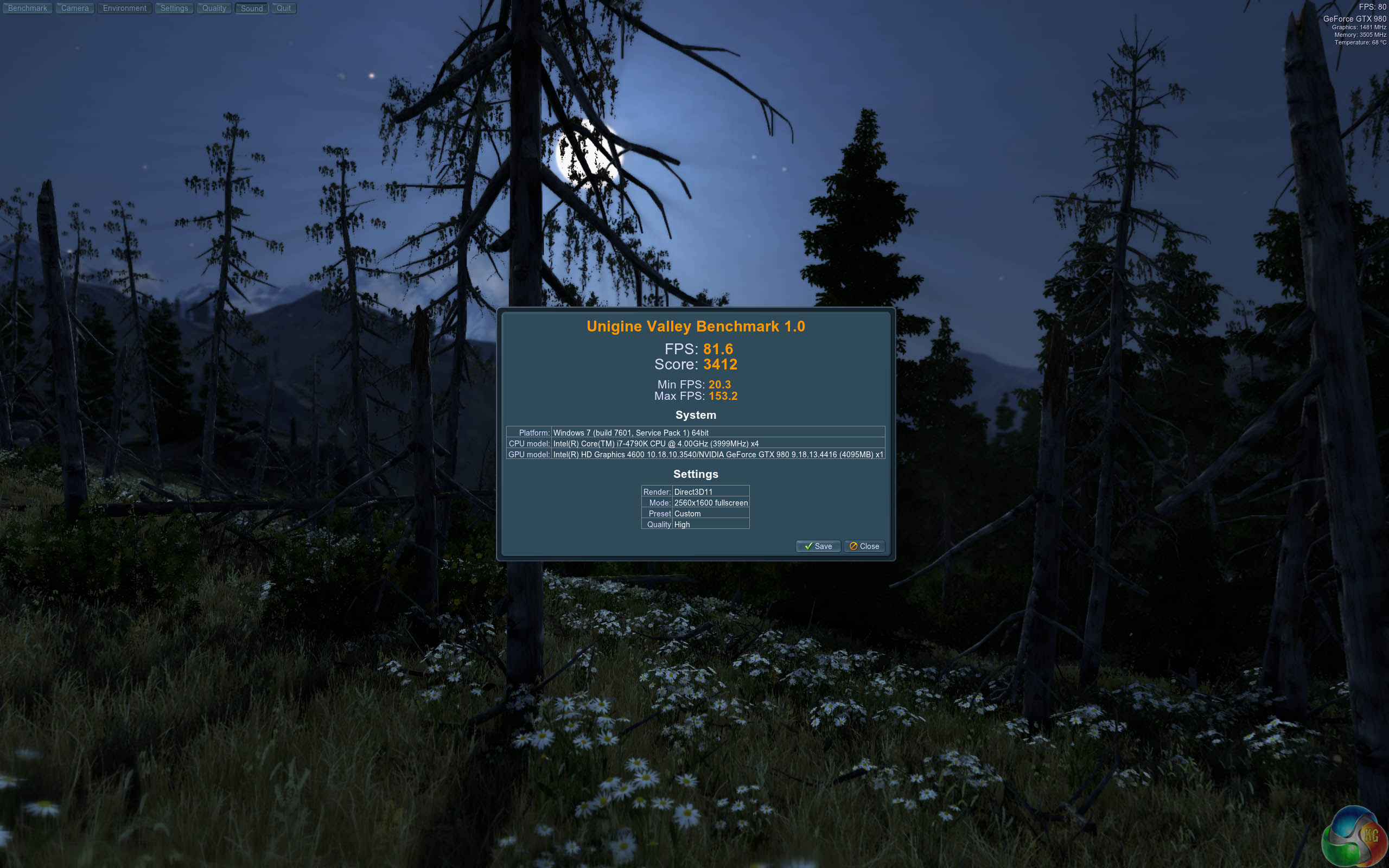Open the Settings menu
Image resolution: width=1389 pixels, height=868 pixels.
(174, 8)
